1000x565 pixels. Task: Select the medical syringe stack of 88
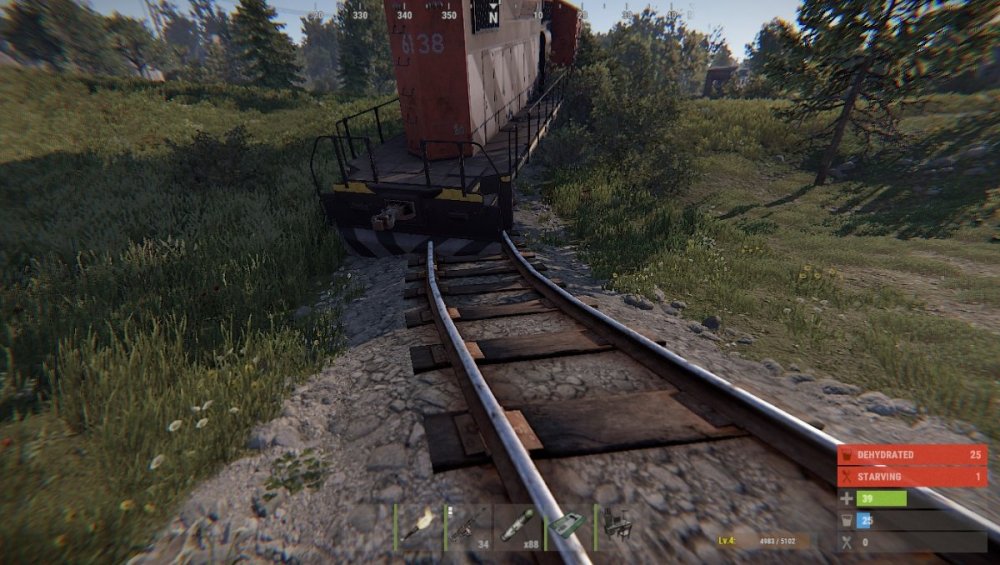point(519,526)
